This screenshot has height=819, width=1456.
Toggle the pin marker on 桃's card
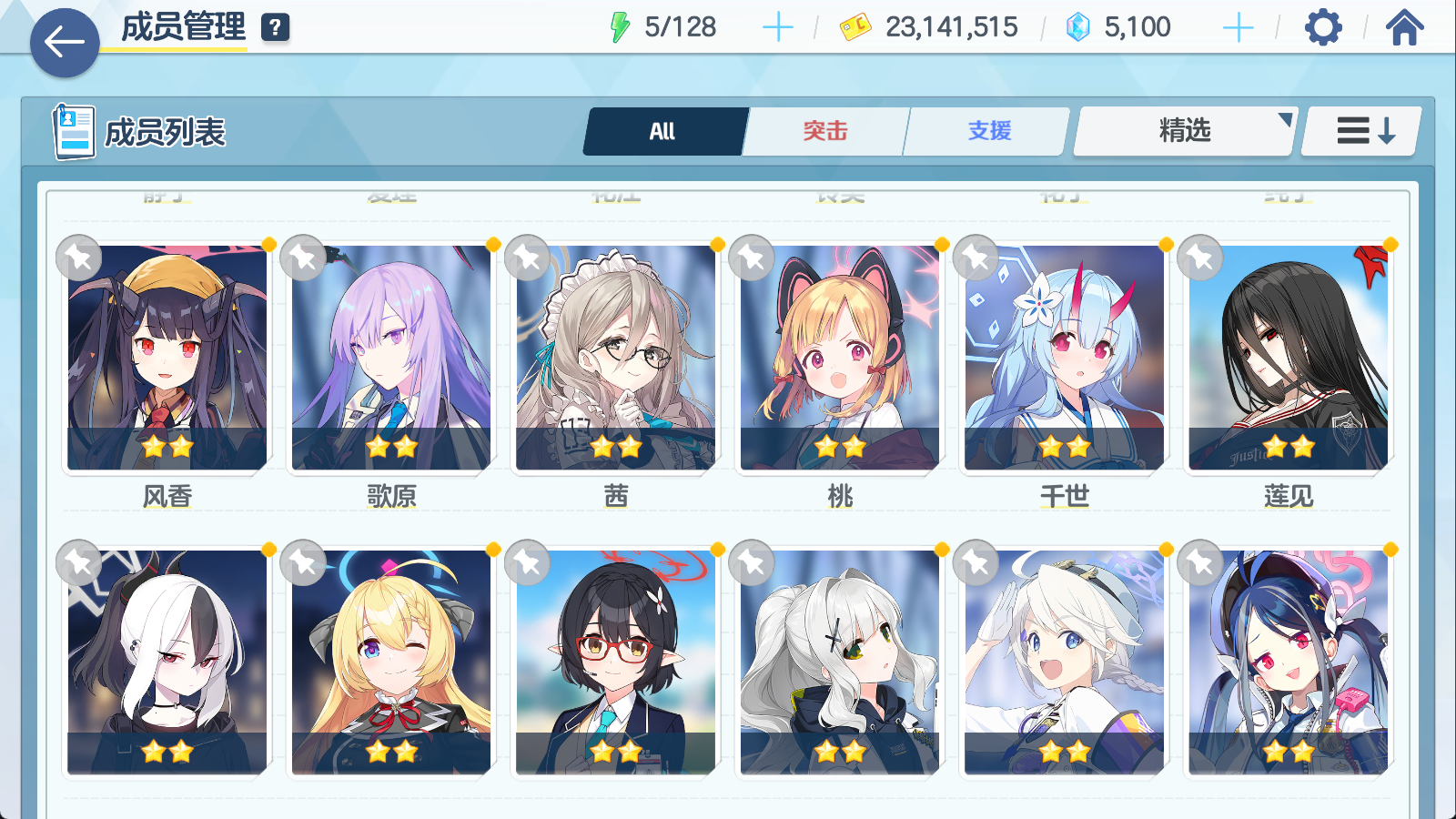point(752,258)
